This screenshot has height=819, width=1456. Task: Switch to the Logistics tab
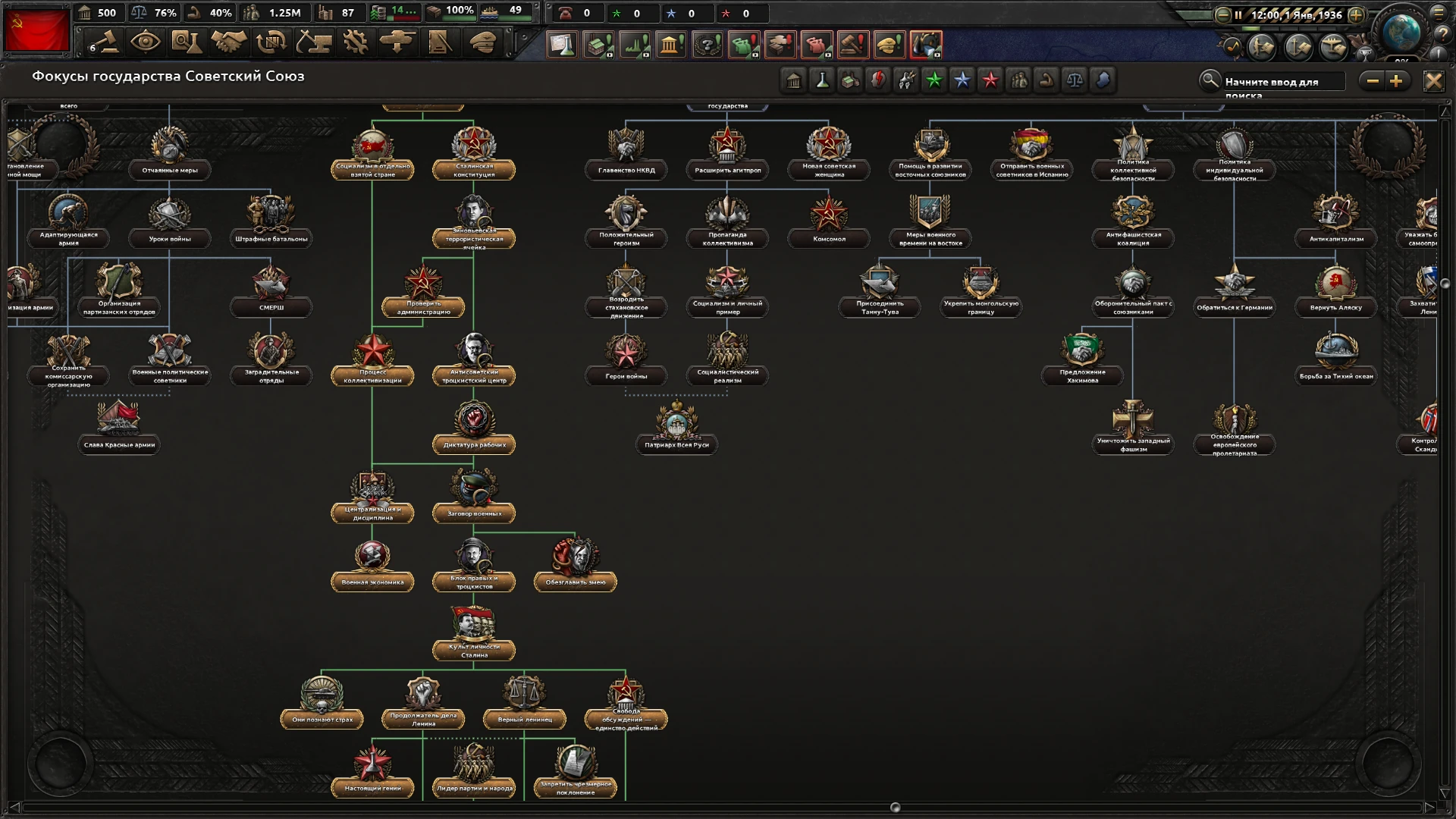tap(438, 43)
